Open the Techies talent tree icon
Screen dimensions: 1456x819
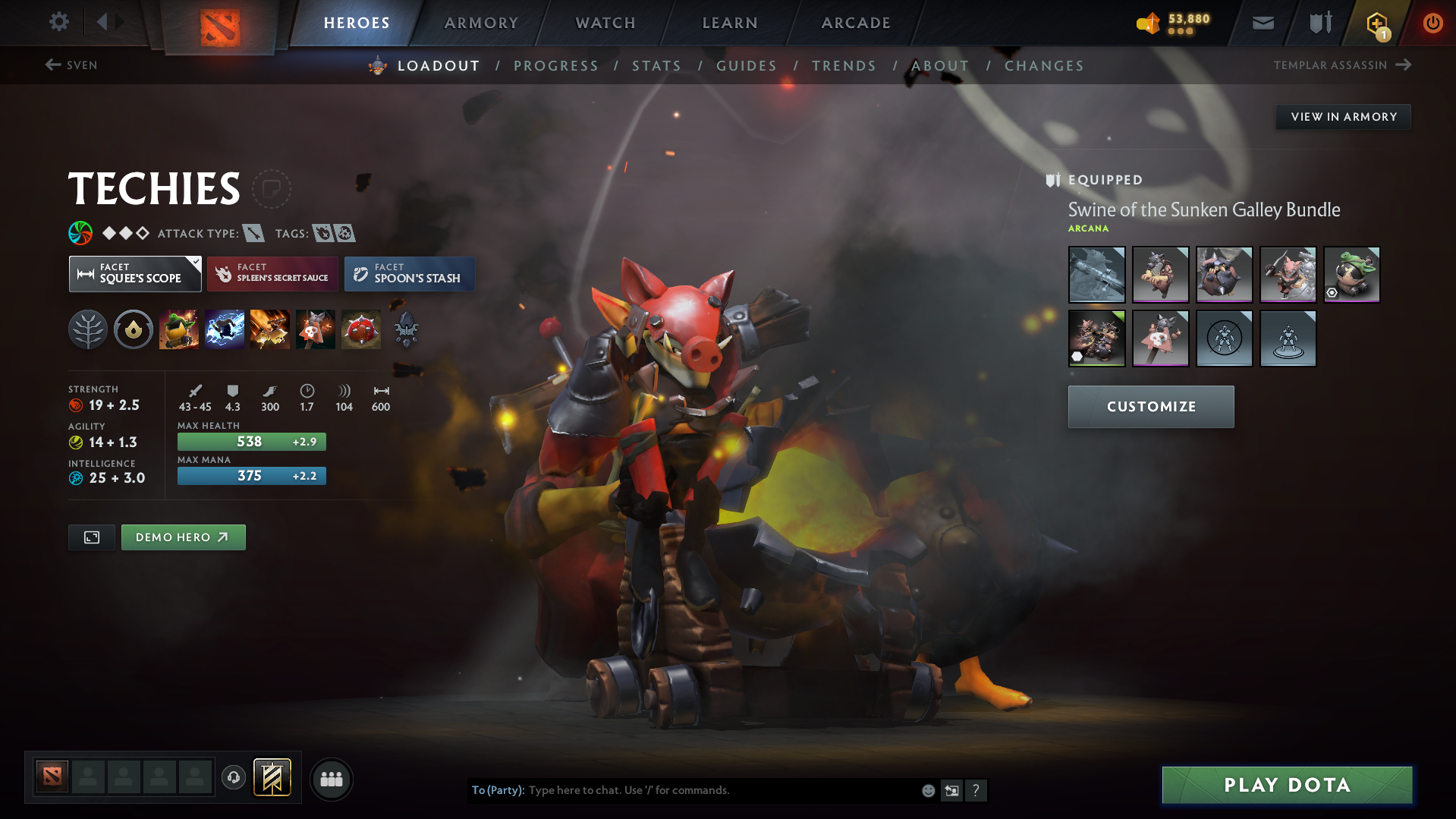click(87, 329)
